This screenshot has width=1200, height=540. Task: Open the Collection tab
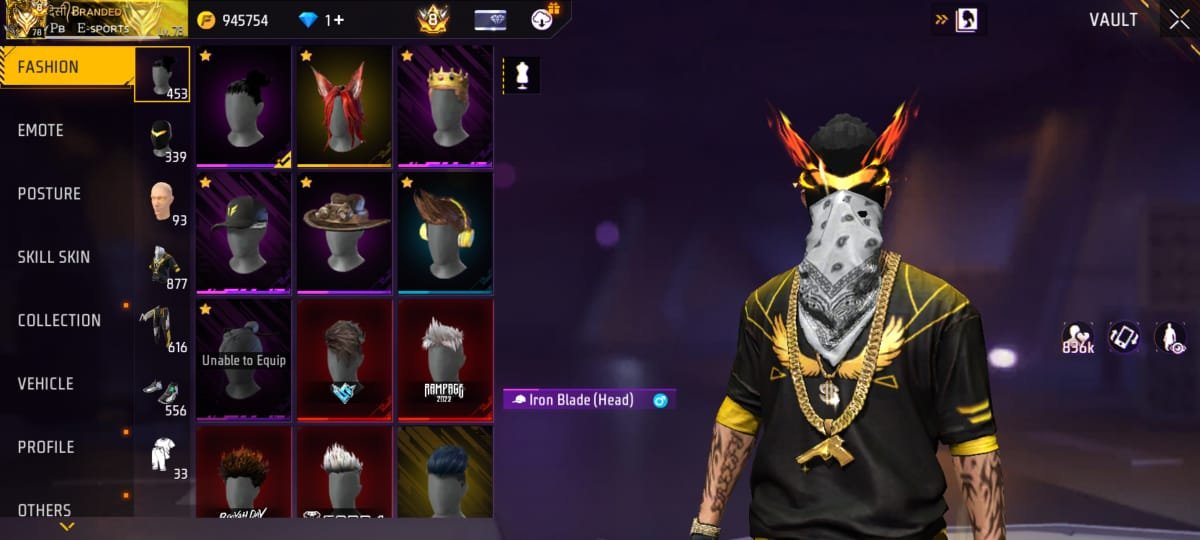point(59,320)
